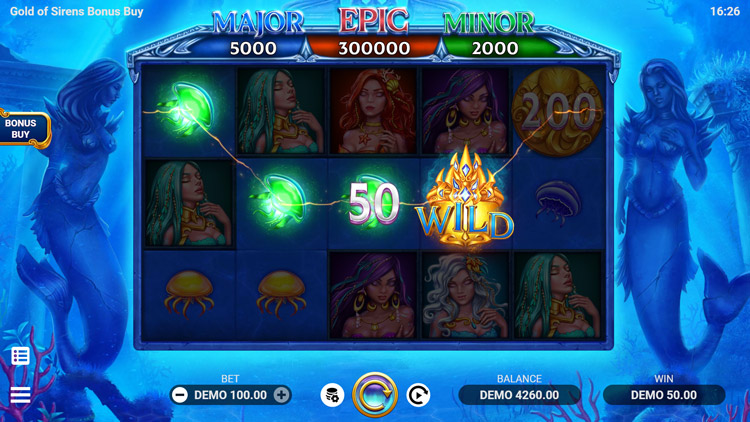The image size is (750, 422).
Task: Decrease the bet with the minus button
Action: pyautogui.click(x=180, y=395)
